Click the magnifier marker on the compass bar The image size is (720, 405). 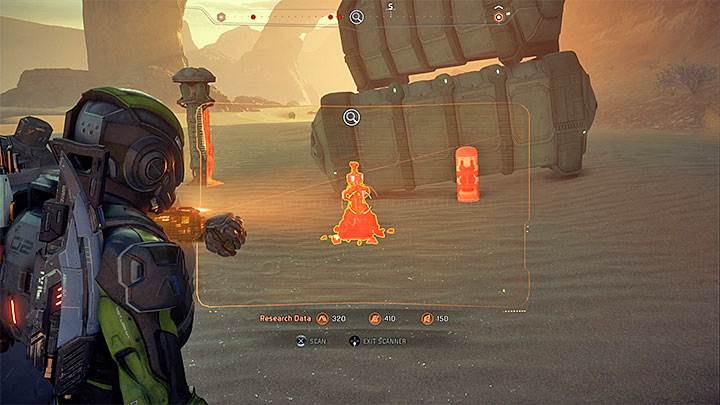(x=357, y=16)
